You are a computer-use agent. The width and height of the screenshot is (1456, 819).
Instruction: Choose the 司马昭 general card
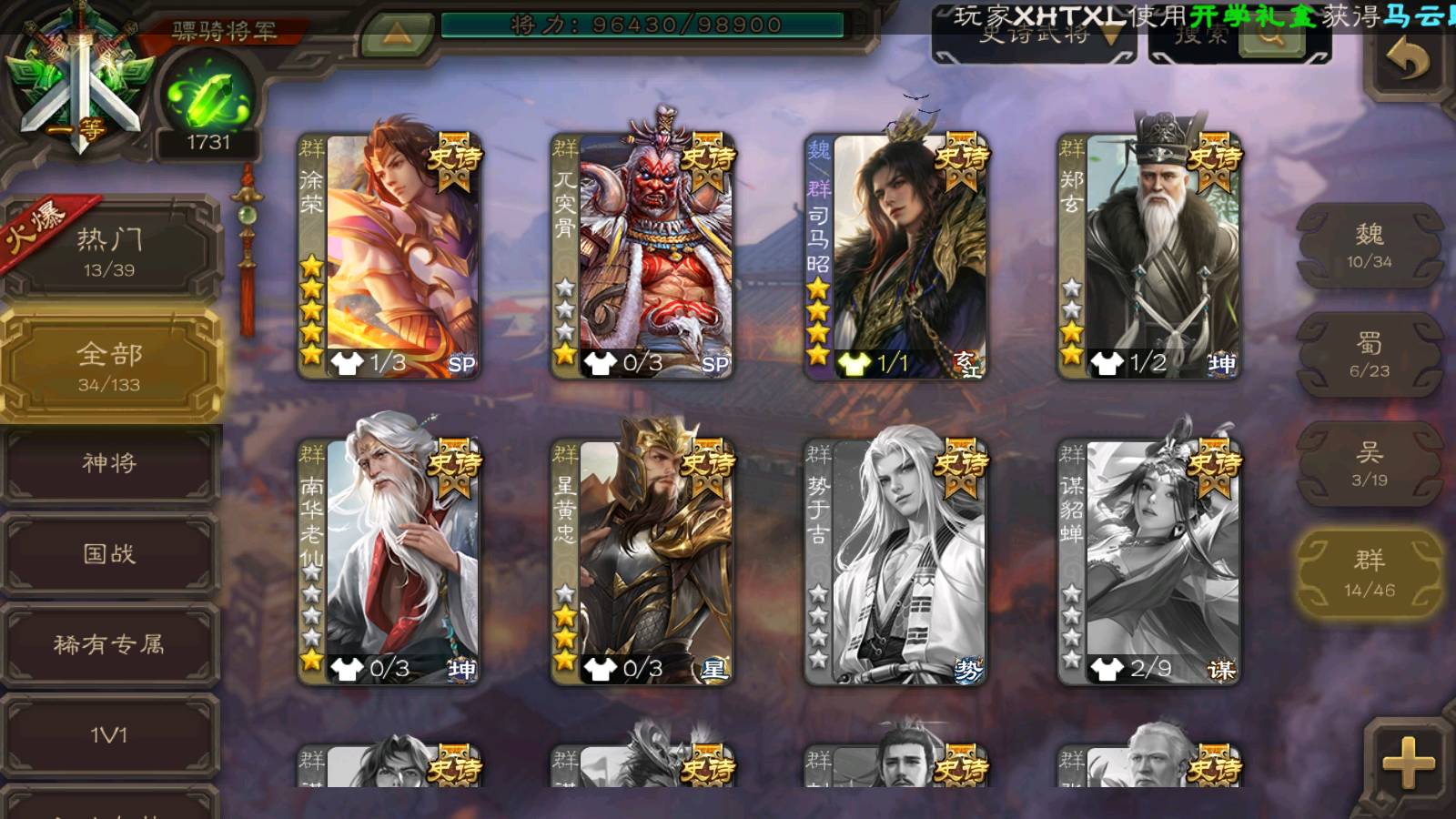895,257
